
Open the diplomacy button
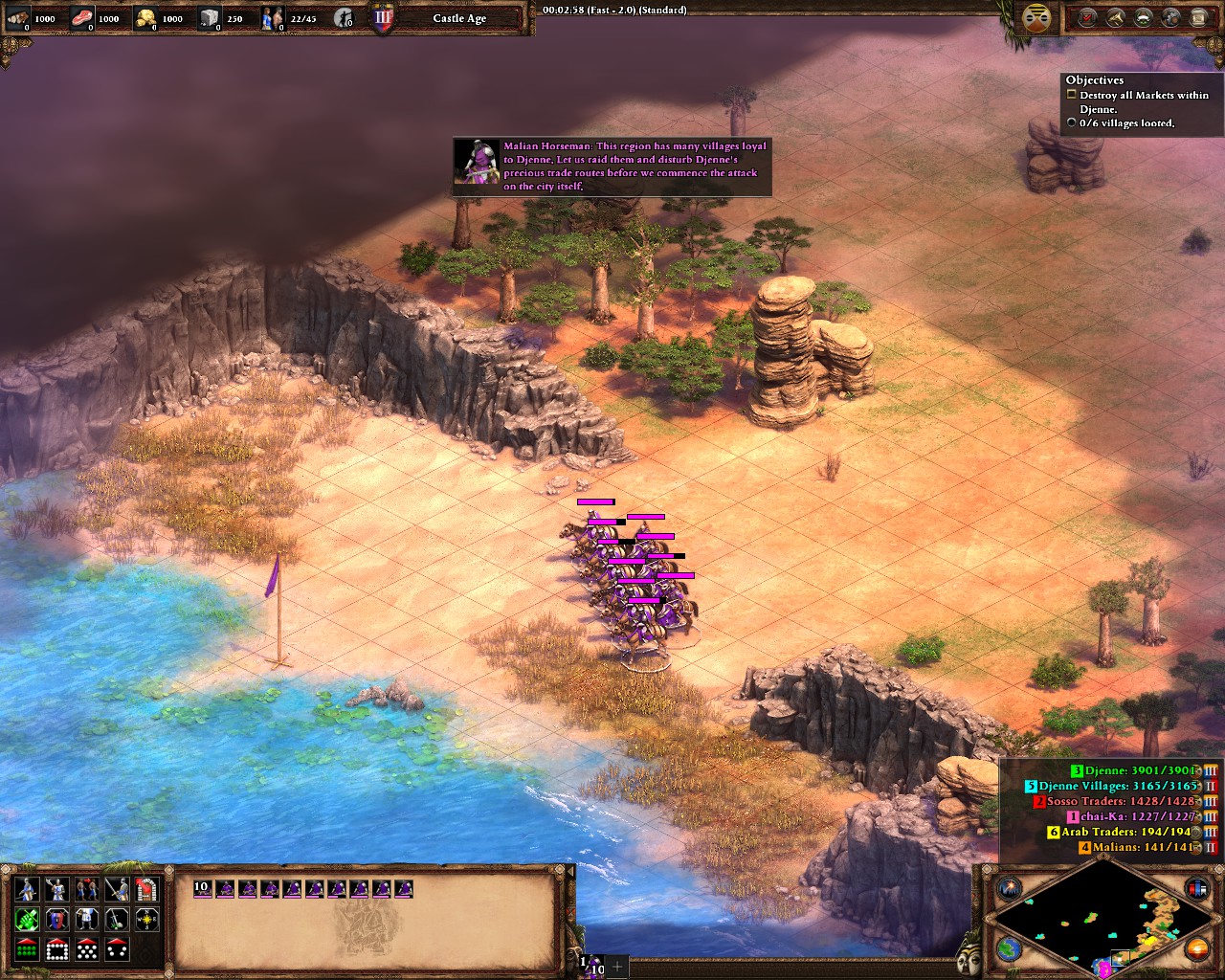point(1144,17)
